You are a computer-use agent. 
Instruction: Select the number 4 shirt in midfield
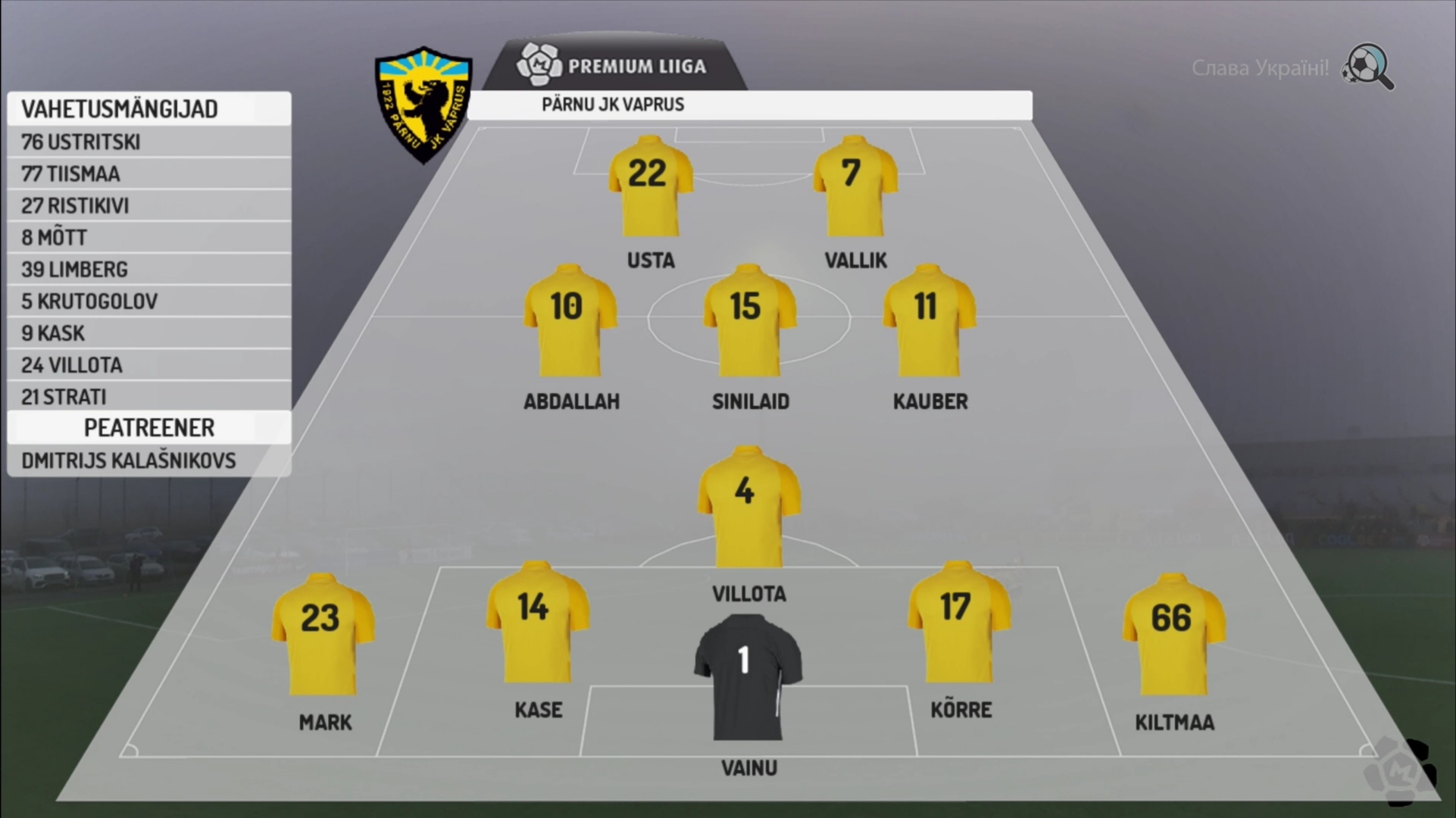click(x=747, y=506)
